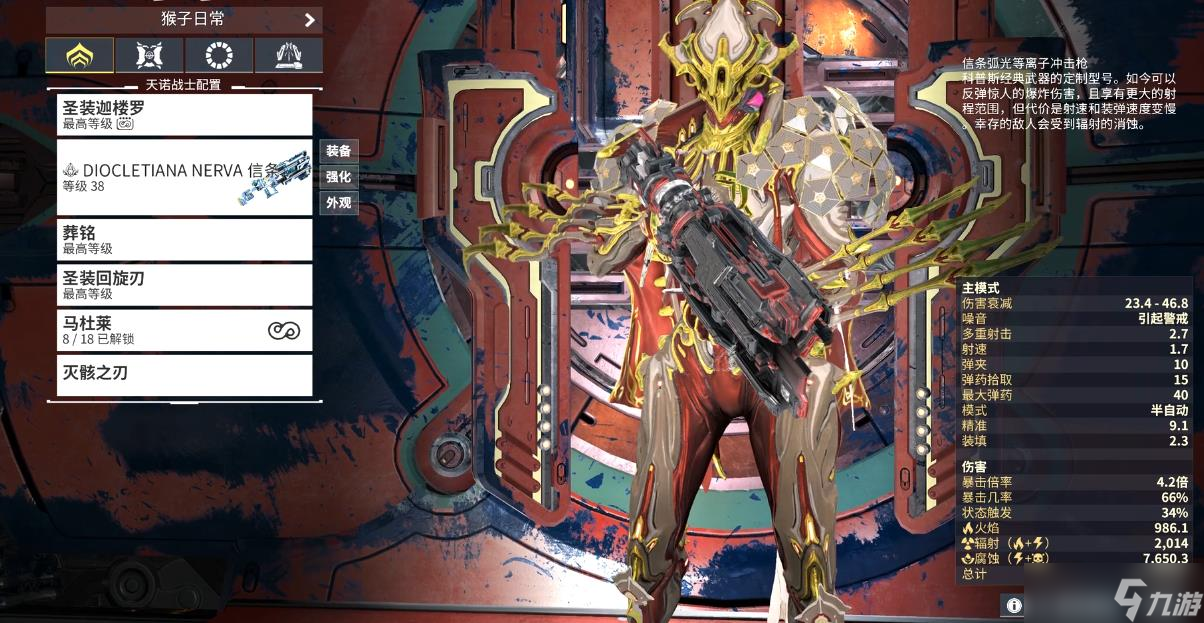Switch to the tab with two hands icon

point(288,56)
